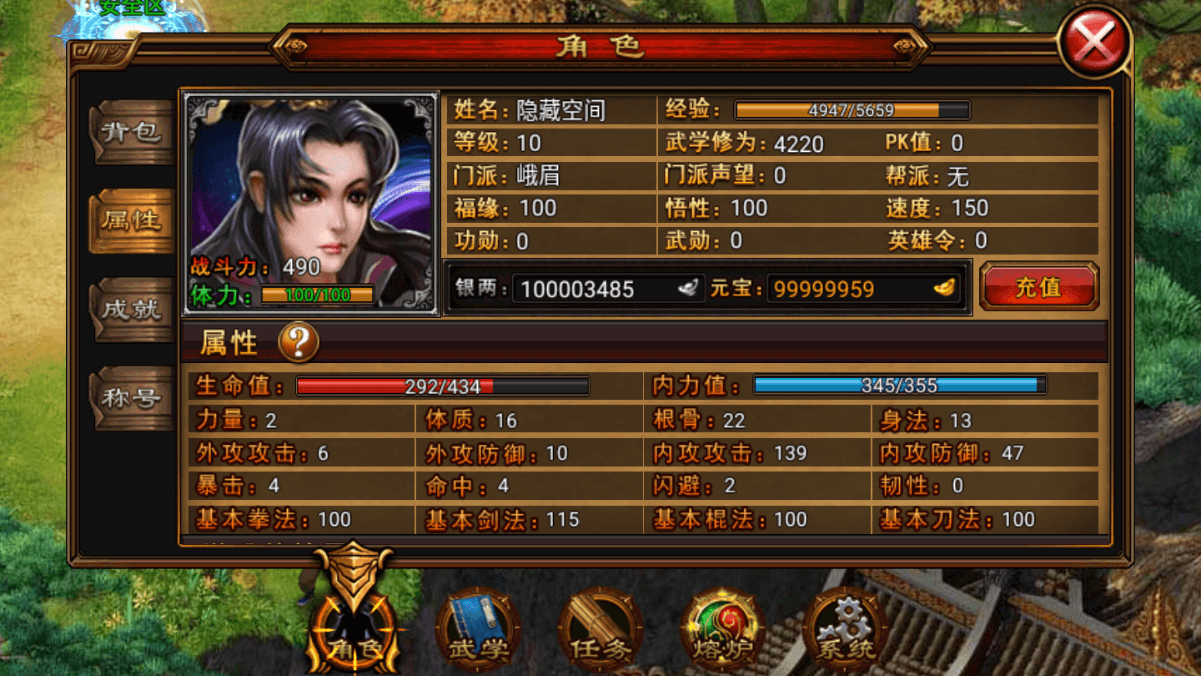Image resolution: width=1201 pixels, height=676 pixels.
Task: Select the 称号 titles tab
Action: [x=132, y=398]
